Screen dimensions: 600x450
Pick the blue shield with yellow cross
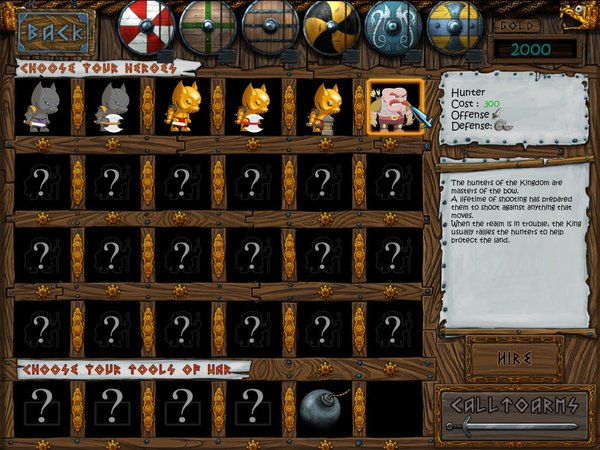tap(455, 27)
